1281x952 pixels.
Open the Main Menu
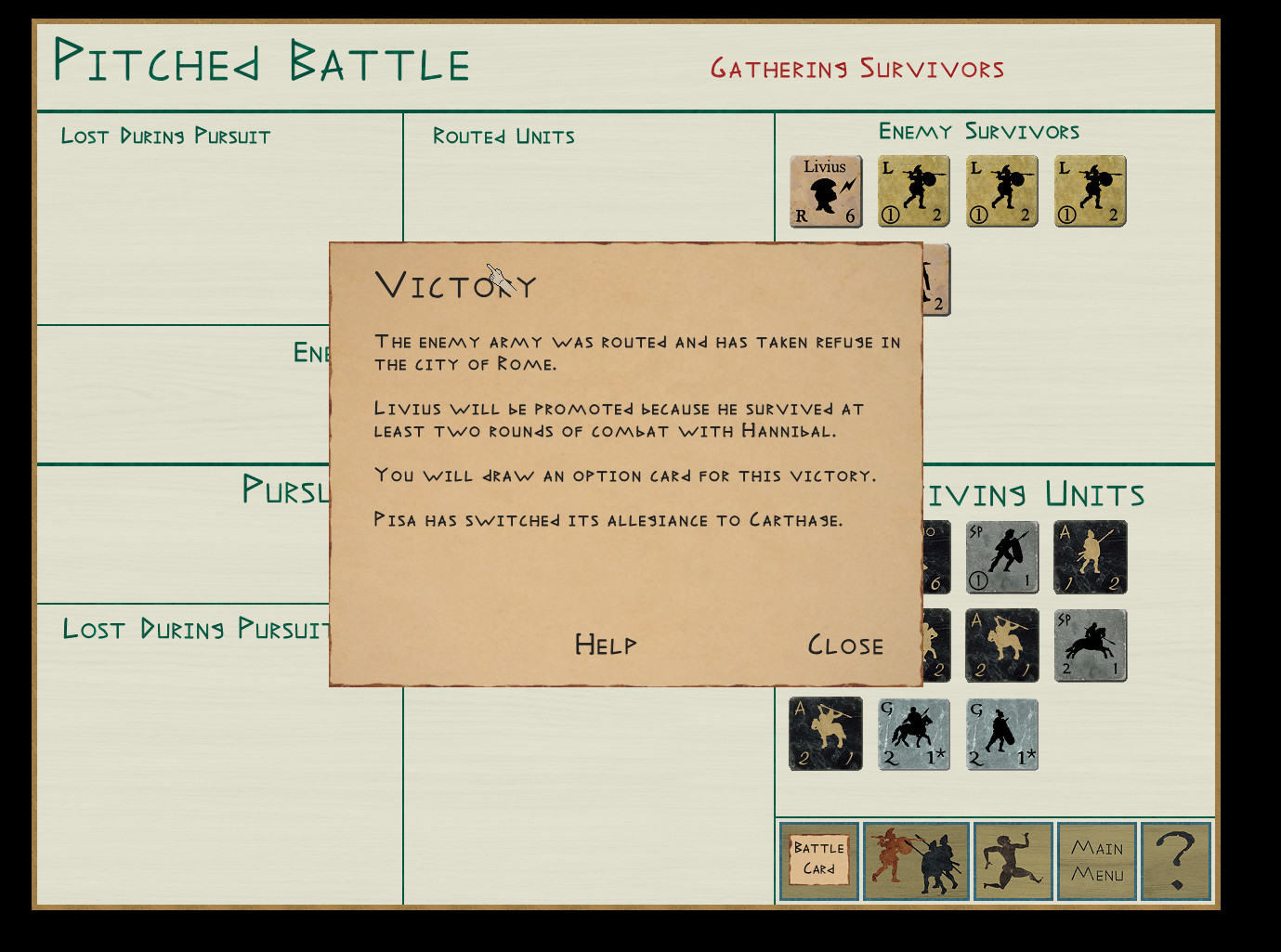(x=1097, y=861)
